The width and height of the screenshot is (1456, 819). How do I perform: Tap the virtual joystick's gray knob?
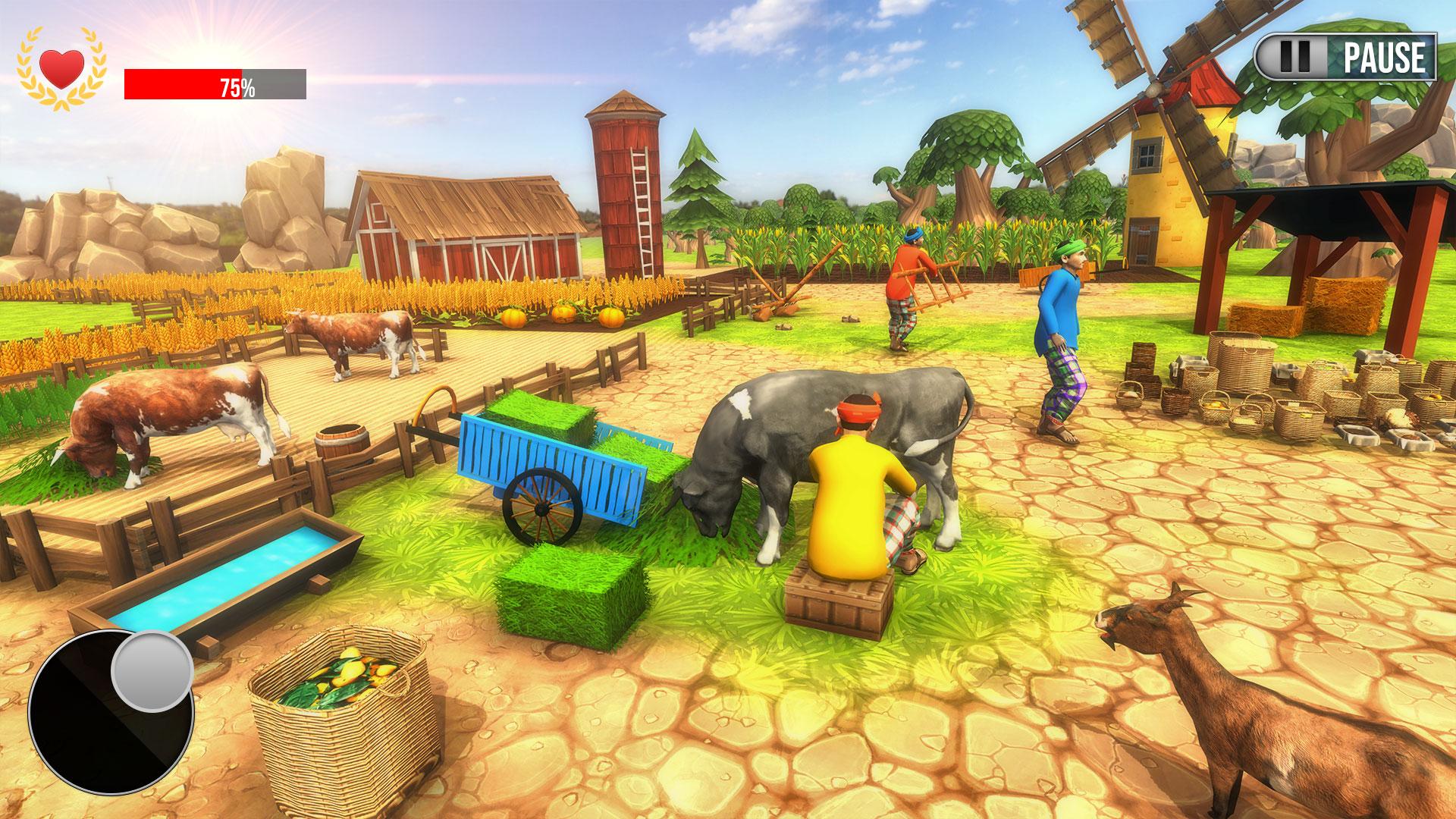click(x=152, y=670)
